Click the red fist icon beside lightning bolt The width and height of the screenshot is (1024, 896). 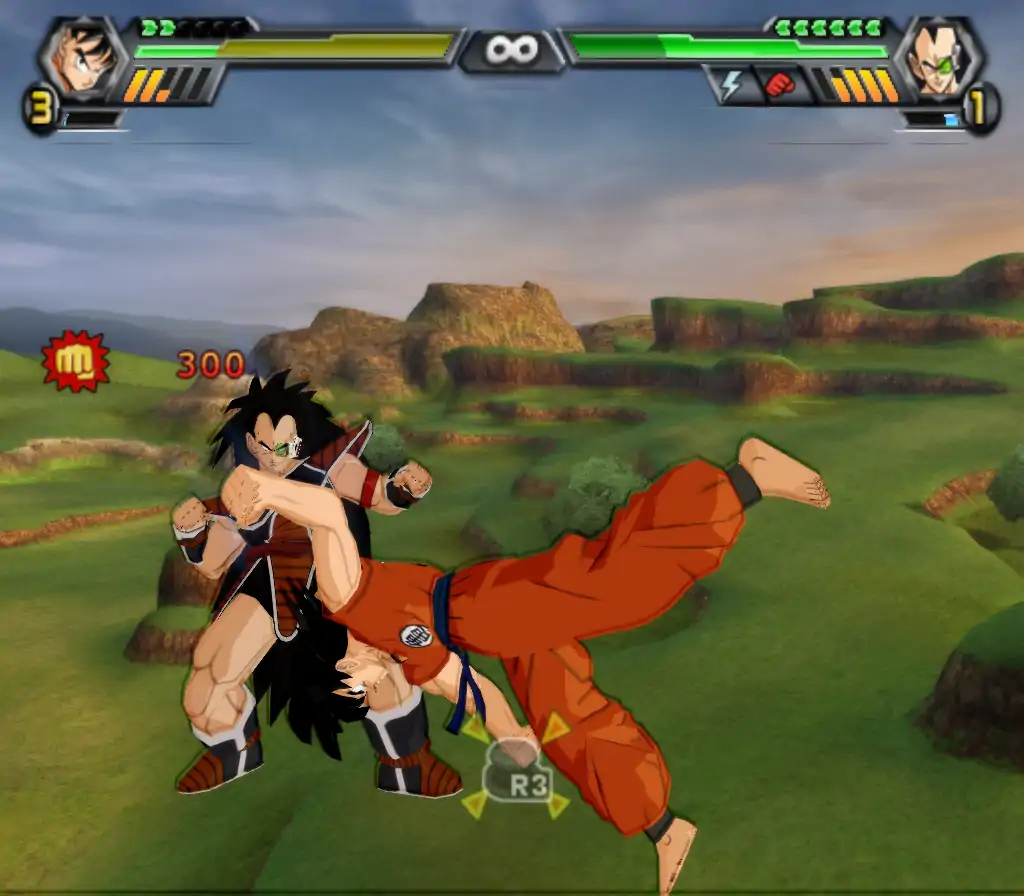pyautogui.click(x=779, y=85)
